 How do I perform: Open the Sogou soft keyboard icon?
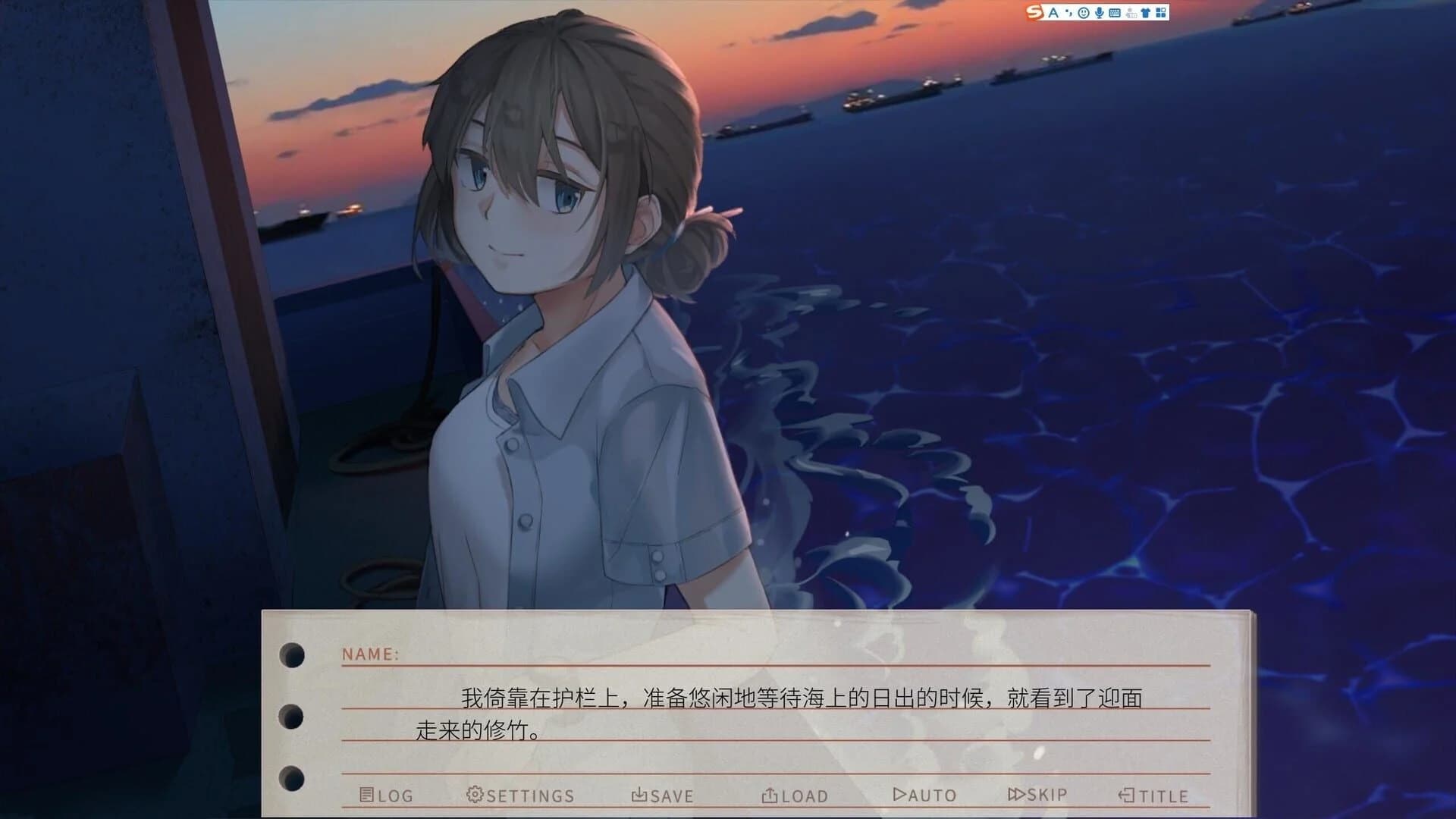pos(1115,13)
